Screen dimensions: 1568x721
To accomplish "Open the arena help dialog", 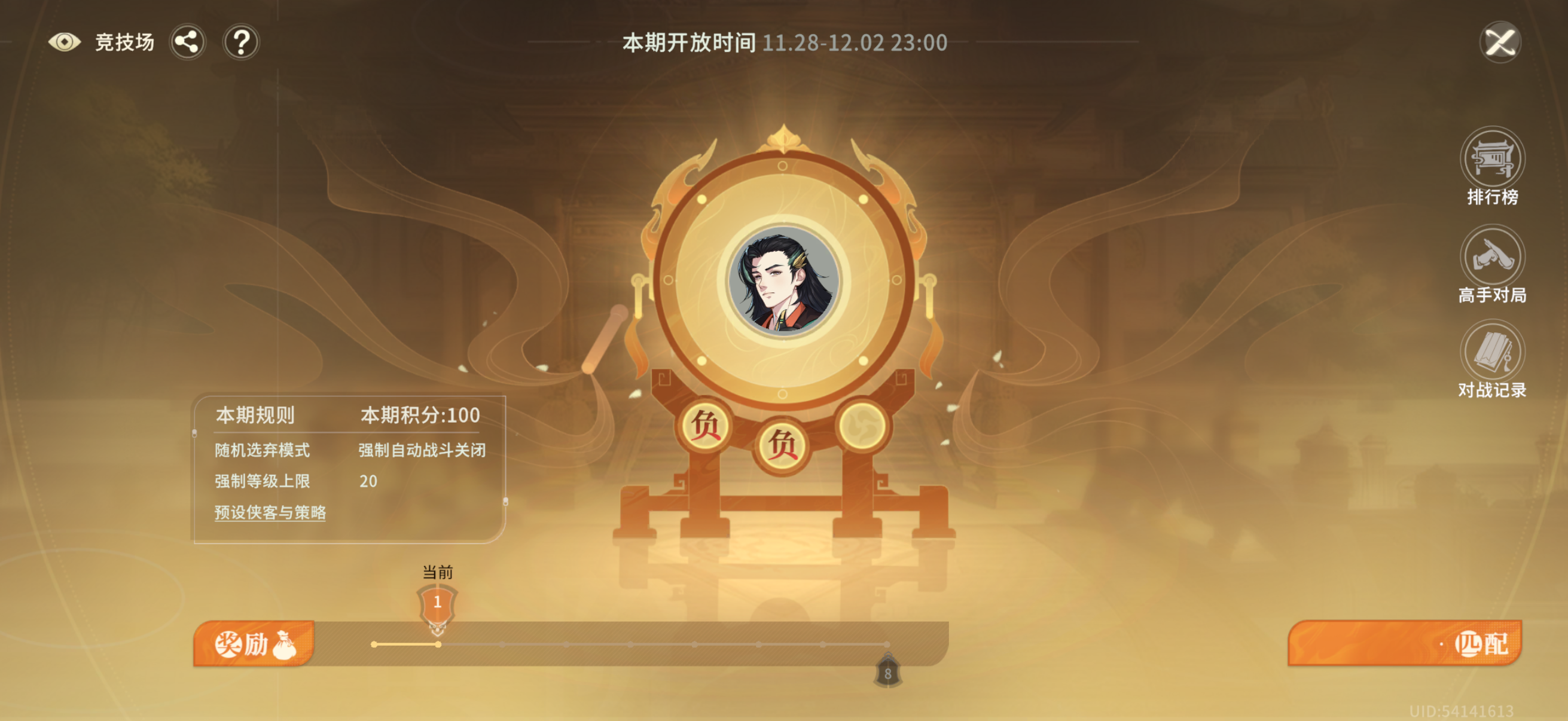I will (242, 42).
